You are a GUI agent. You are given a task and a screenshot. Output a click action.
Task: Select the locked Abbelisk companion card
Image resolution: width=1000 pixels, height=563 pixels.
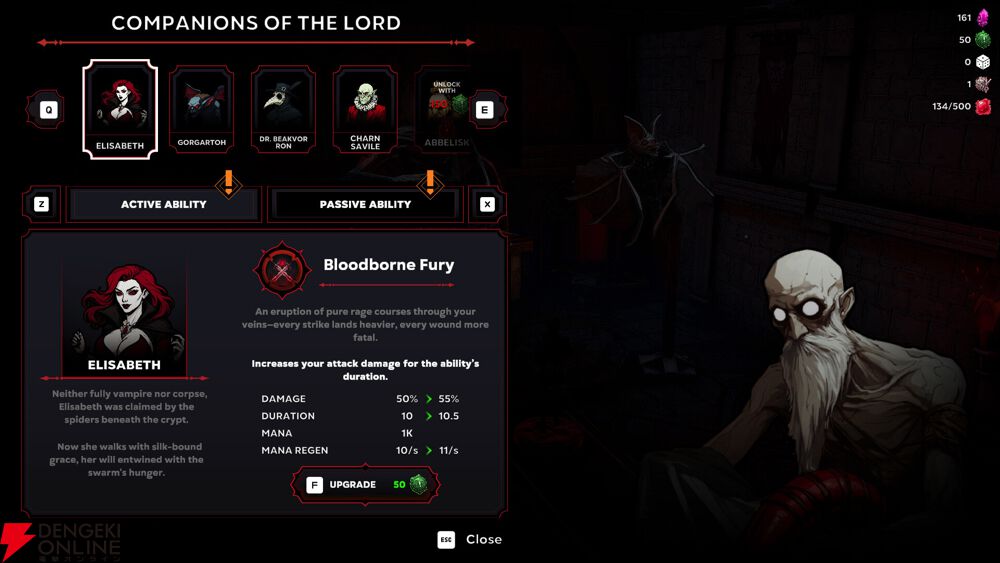click(445, 109)
